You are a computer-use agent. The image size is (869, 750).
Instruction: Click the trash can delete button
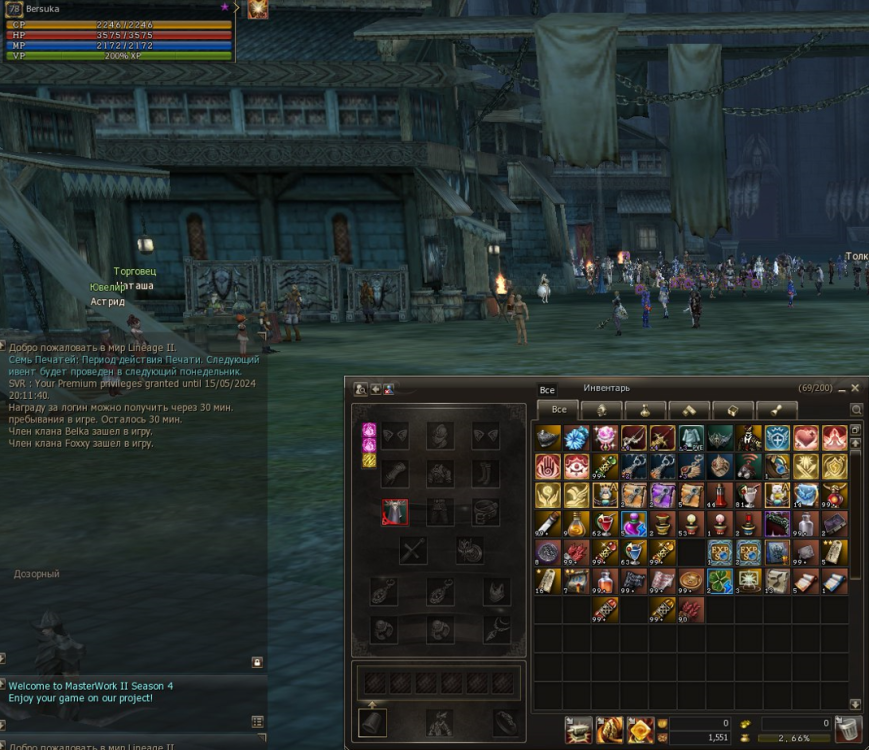point(847,729)
